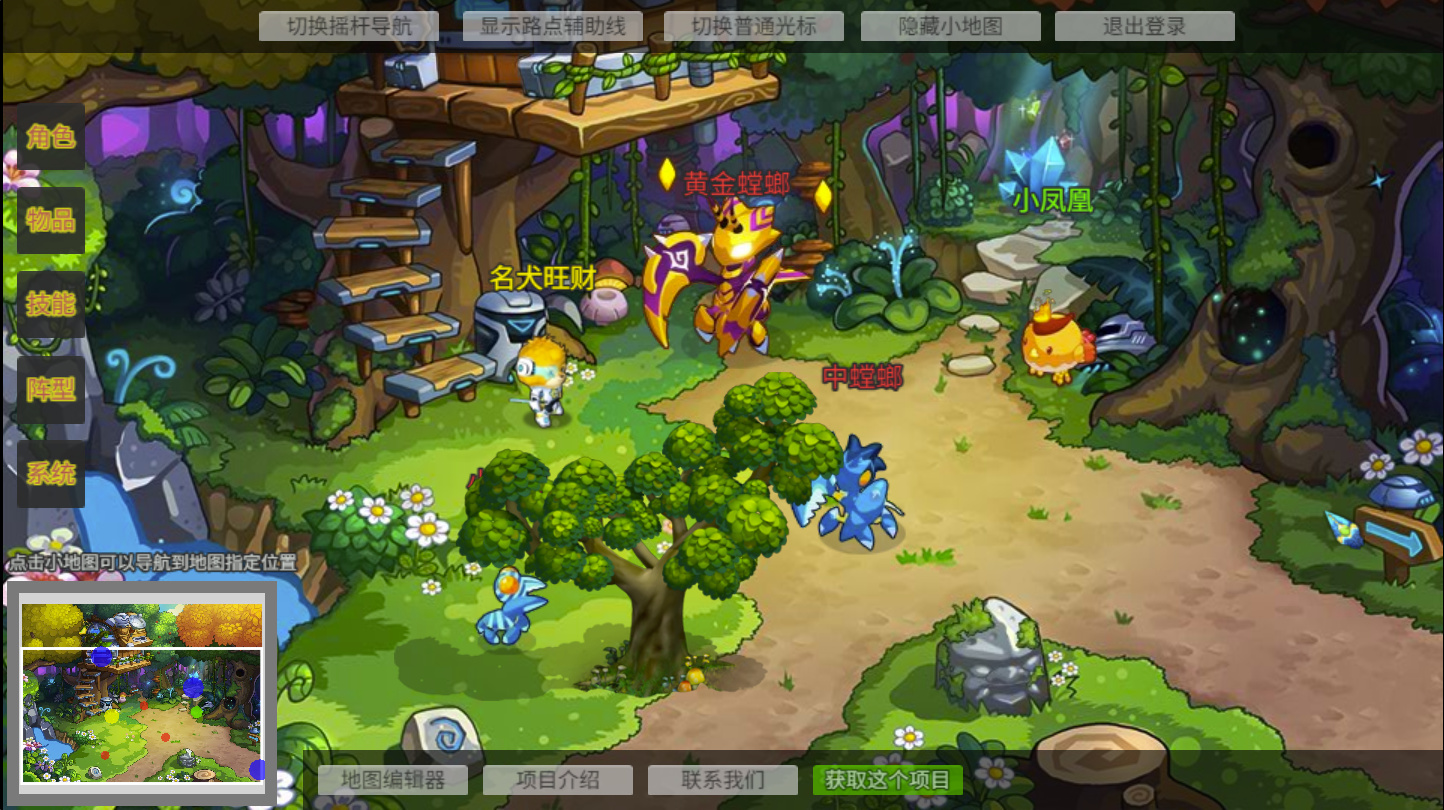
Task: Open the 系统 system menu
Action: click(x=51, y=473)
